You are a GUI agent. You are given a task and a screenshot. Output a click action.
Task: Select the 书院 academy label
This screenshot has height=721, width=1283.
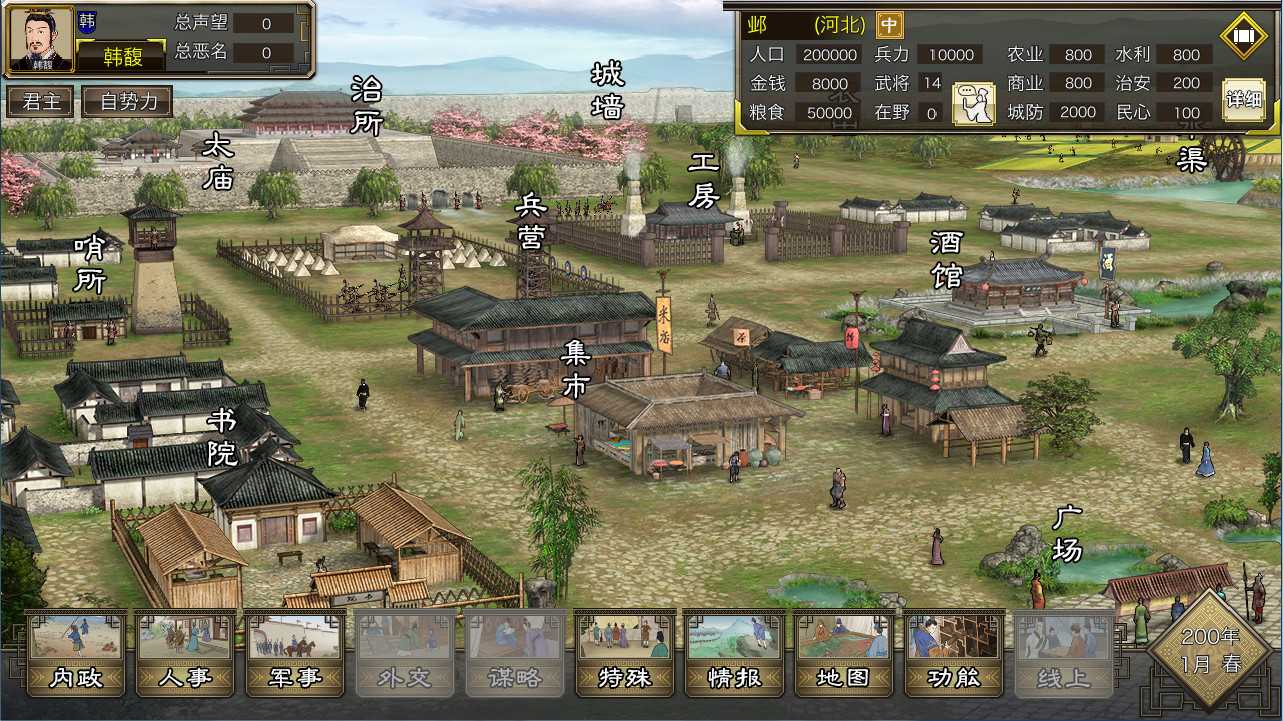222,437
